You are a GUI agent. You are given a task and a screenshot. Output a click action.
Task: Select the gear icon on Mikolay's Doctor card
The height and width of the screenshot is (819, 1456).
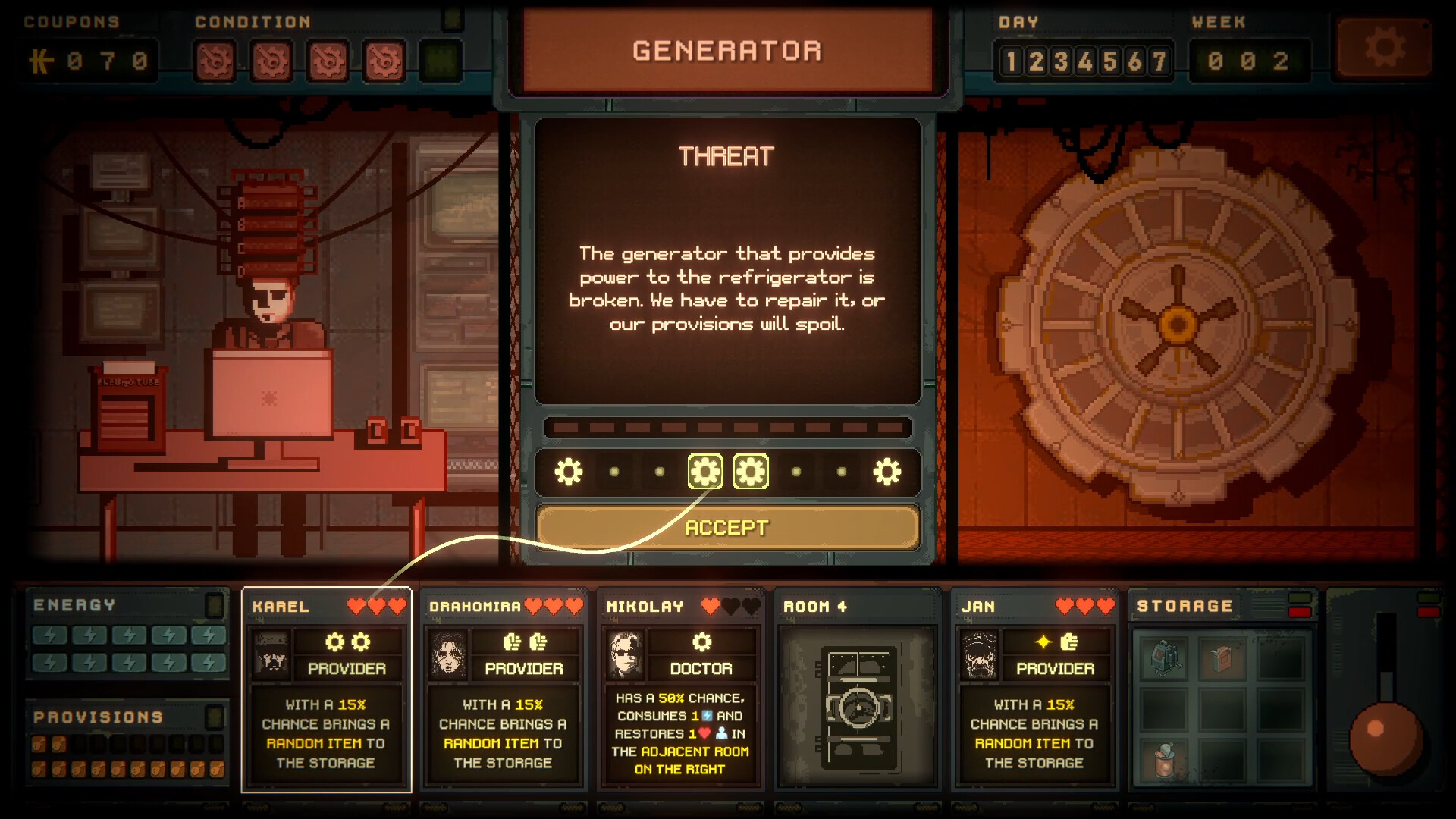pyautogui.click(x=703, y=641)
